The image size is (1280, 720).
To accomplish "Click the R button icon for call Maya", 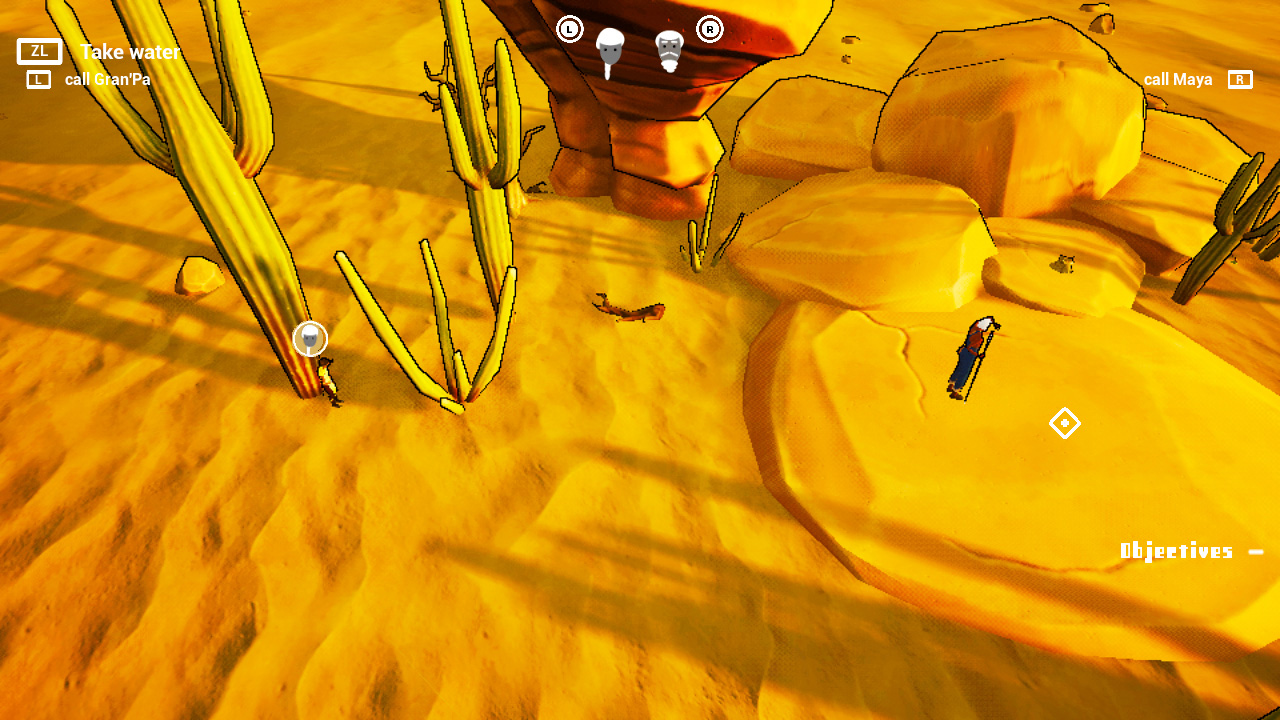I will pos(1240,79).
